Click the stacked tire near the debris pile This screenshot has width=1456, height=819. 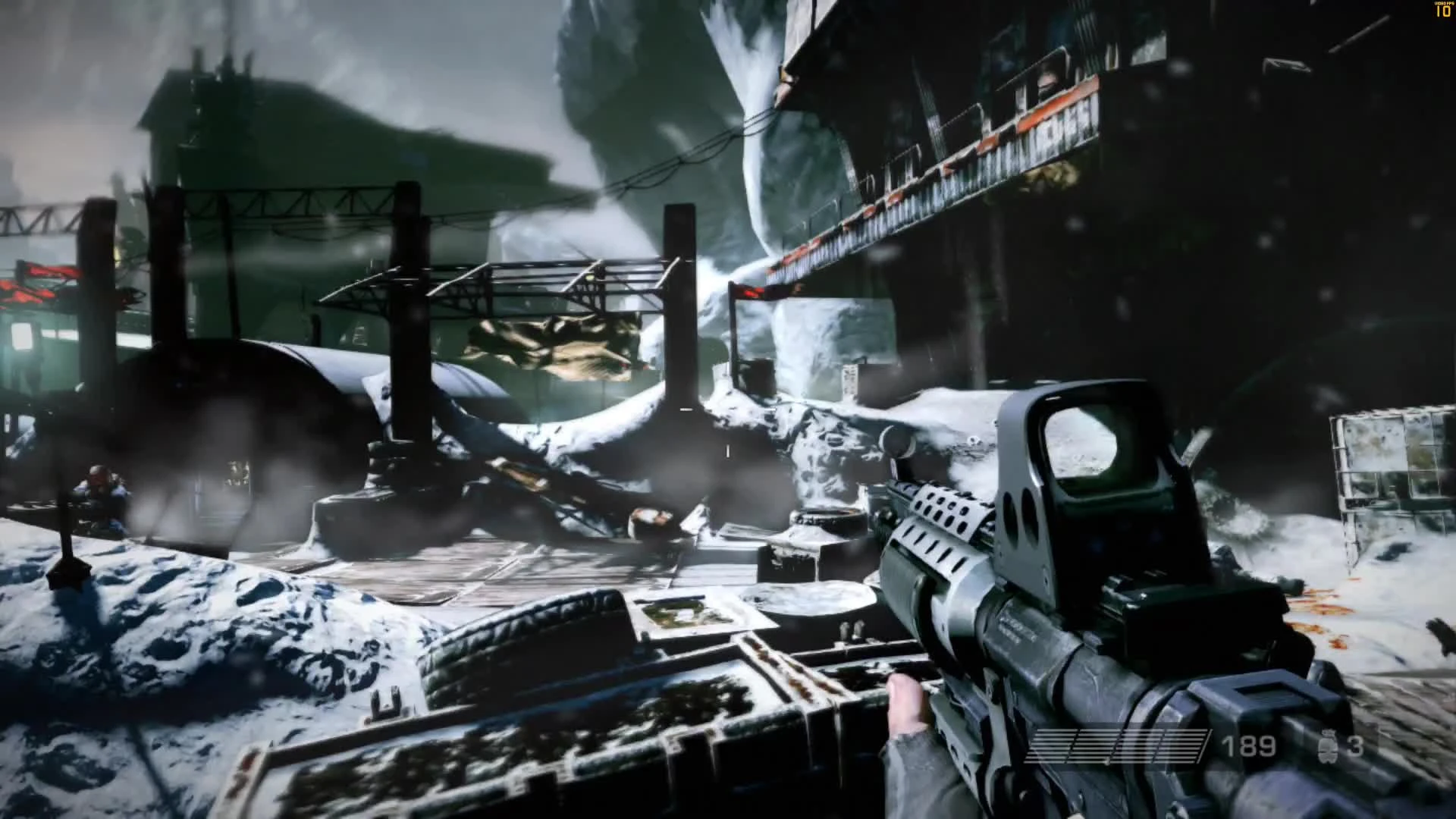point(830,523)
